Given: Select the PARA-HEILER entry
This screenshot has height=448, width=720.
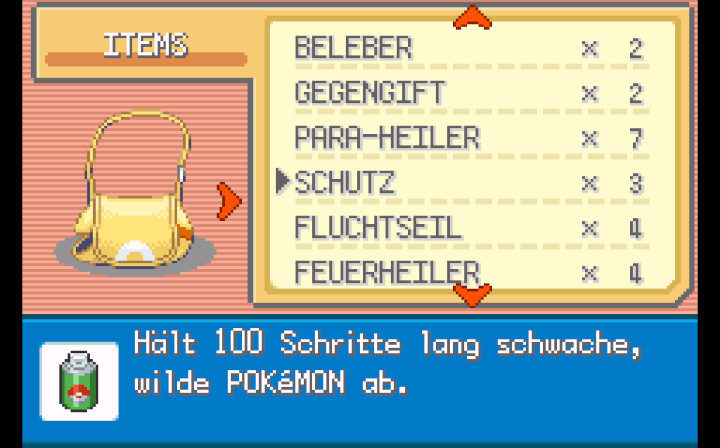Looking at the screenshot, I should coord(387,137).
